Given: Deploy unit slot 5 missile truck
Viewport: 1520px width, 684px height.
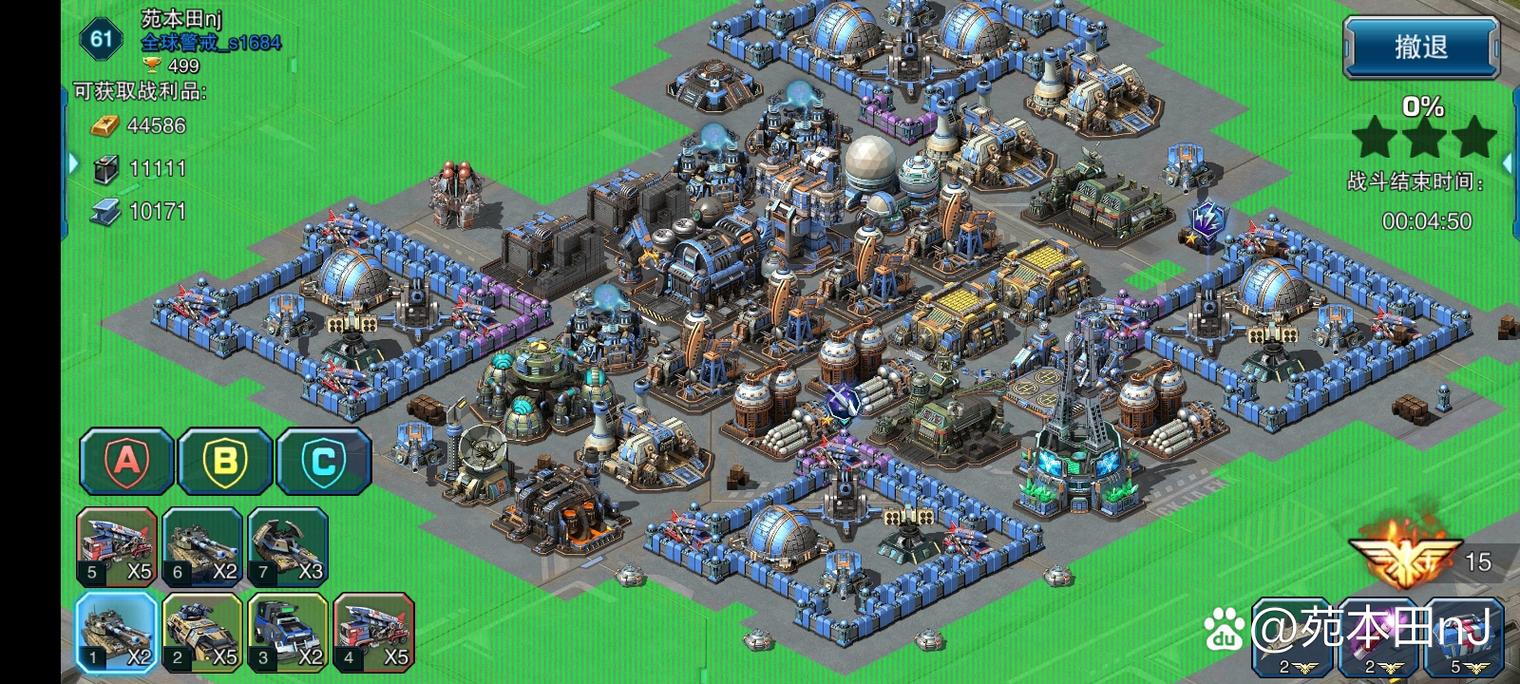Looking at the screenshot, I should (x=117, y=546).
